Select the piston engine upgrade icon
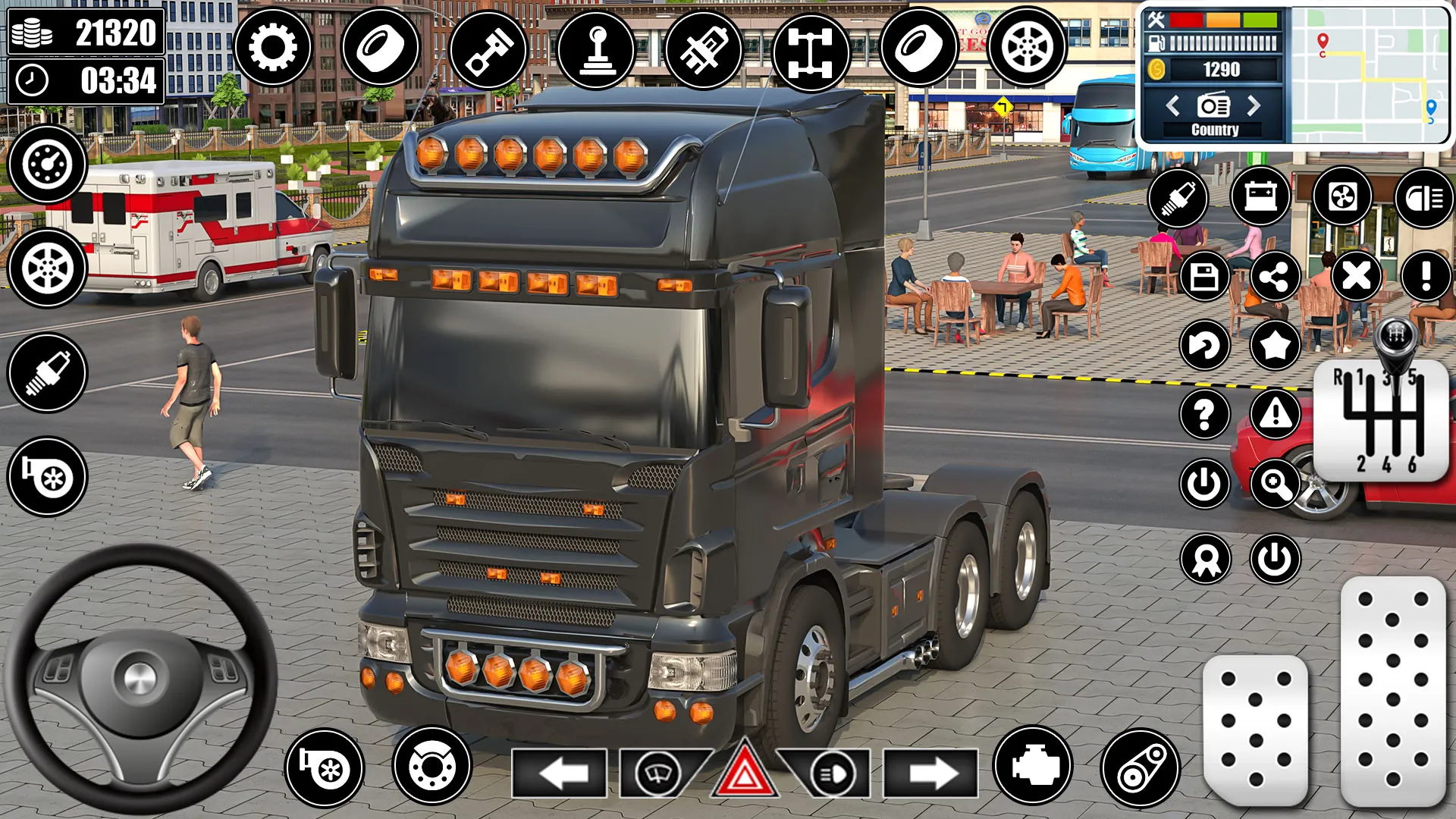 click(489, 48)
